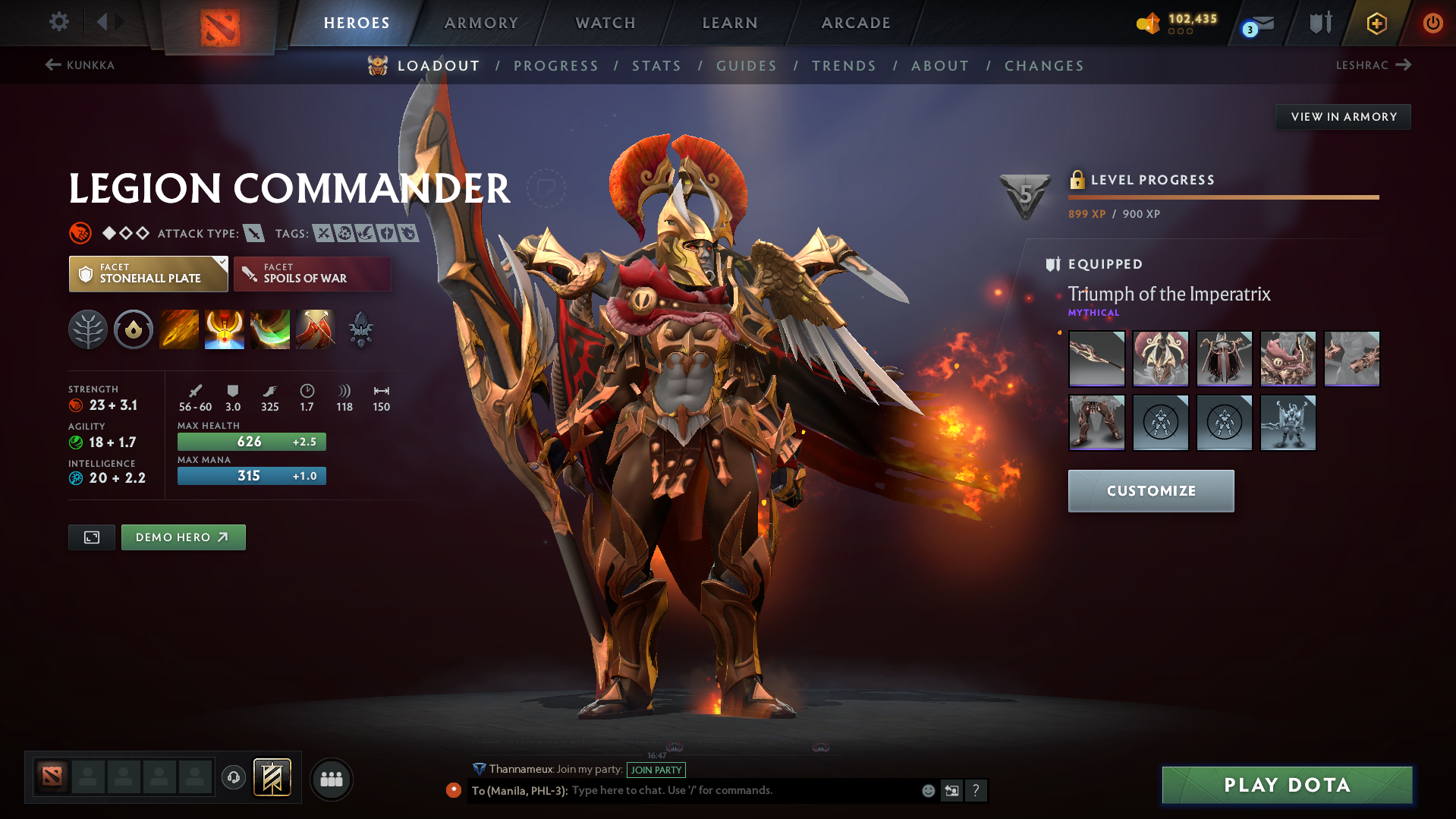
Task: Select the Press the Attack ability icon
Action: coord(225,329)
